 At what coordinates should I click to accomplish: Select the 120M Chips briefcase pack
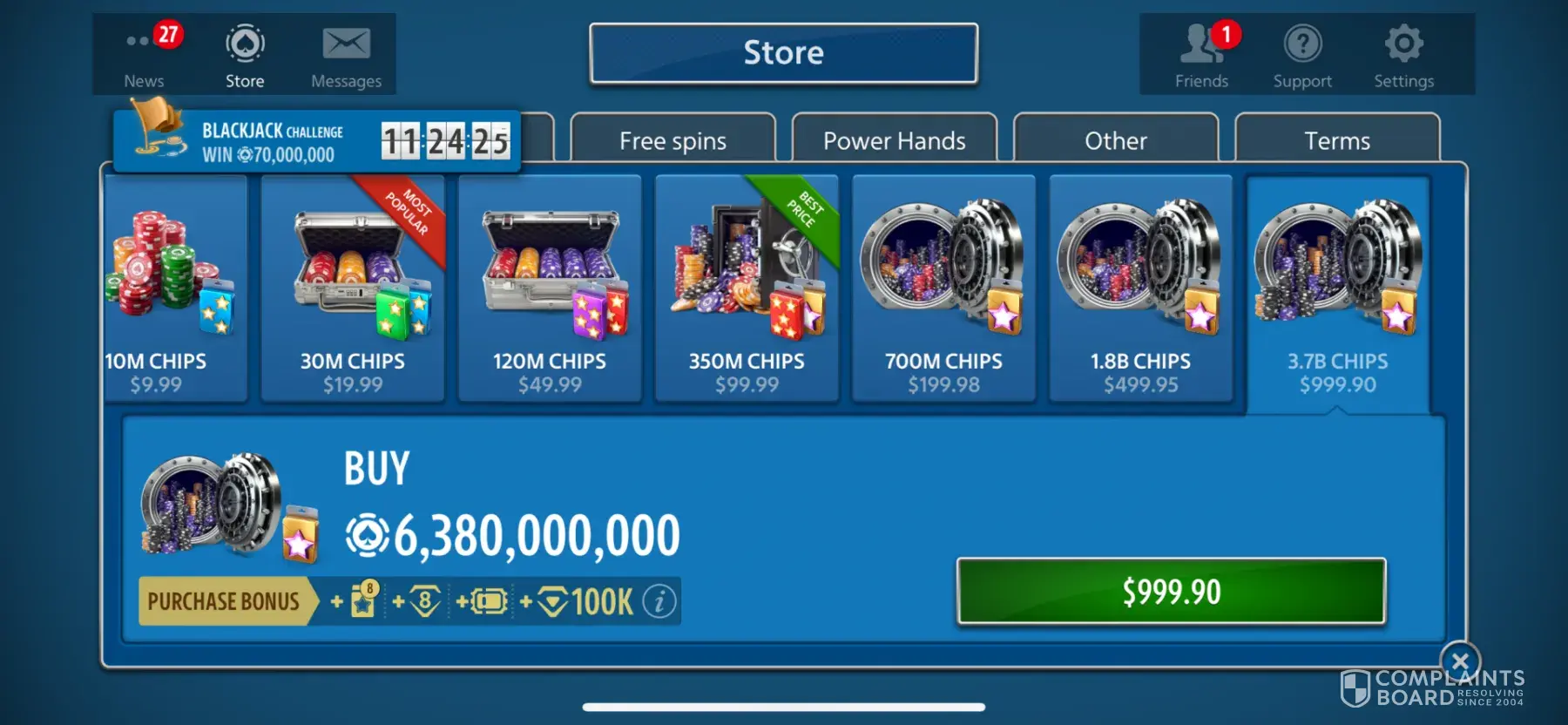550,288
